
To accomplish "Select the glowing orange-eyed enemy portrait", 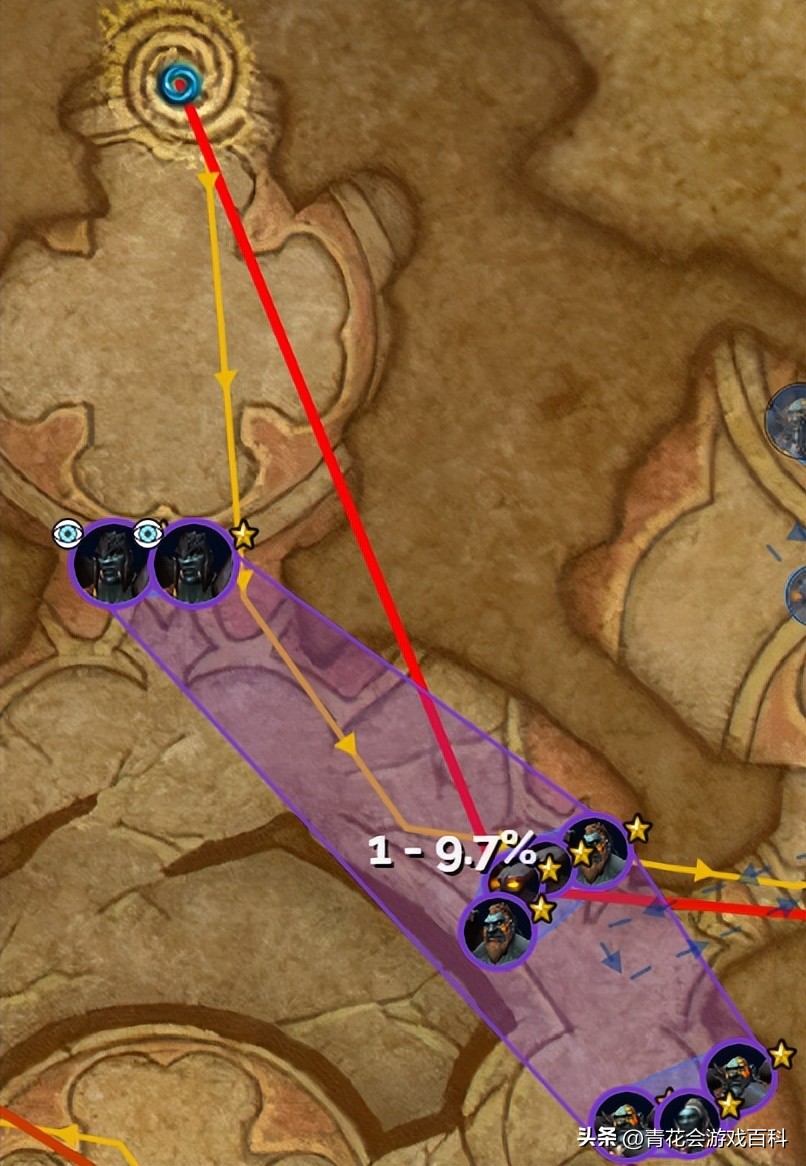I will 517,881.
